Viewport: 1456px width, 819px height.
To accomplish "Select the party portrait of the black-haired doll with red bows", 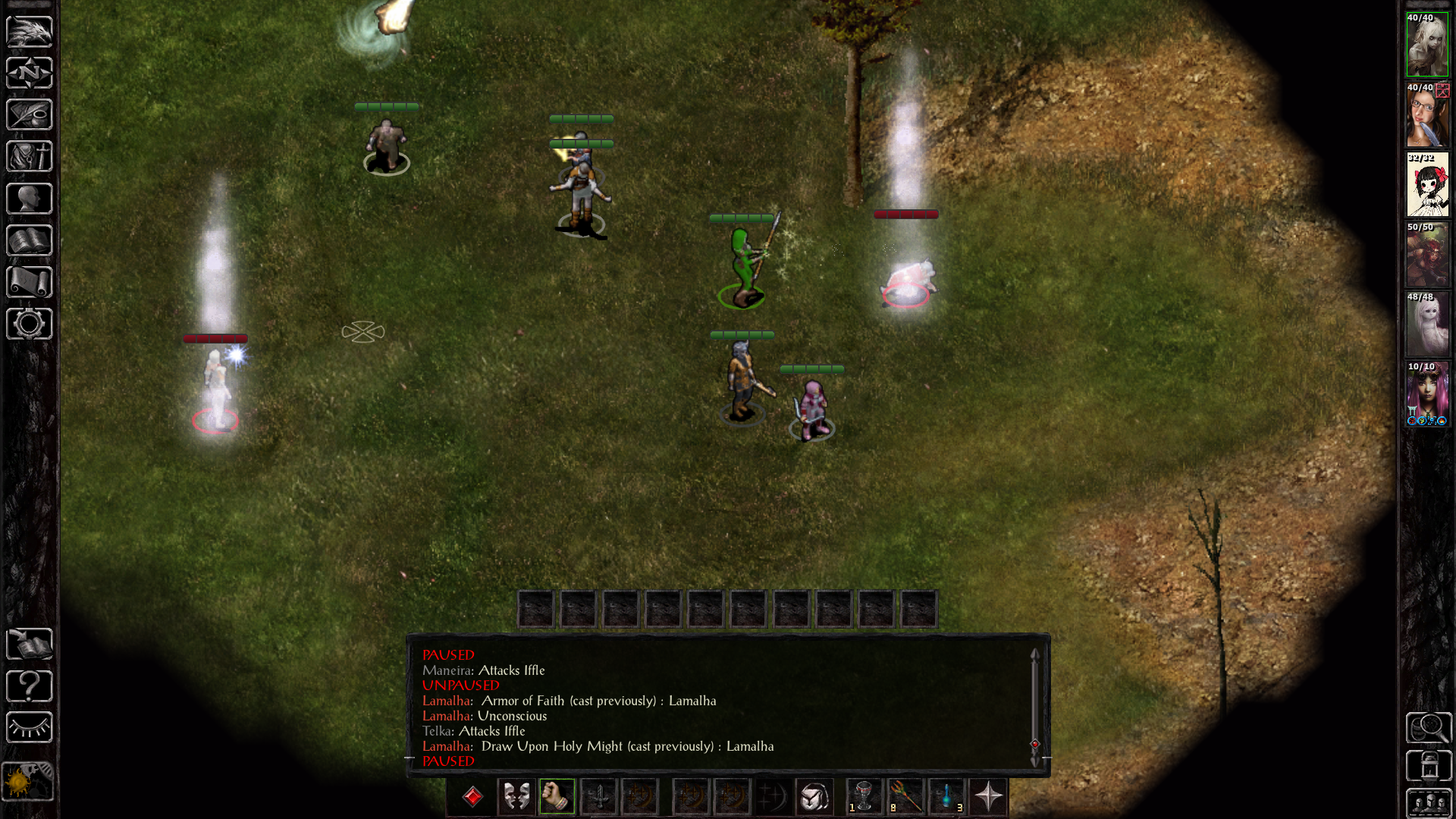I will point(1427,185).
